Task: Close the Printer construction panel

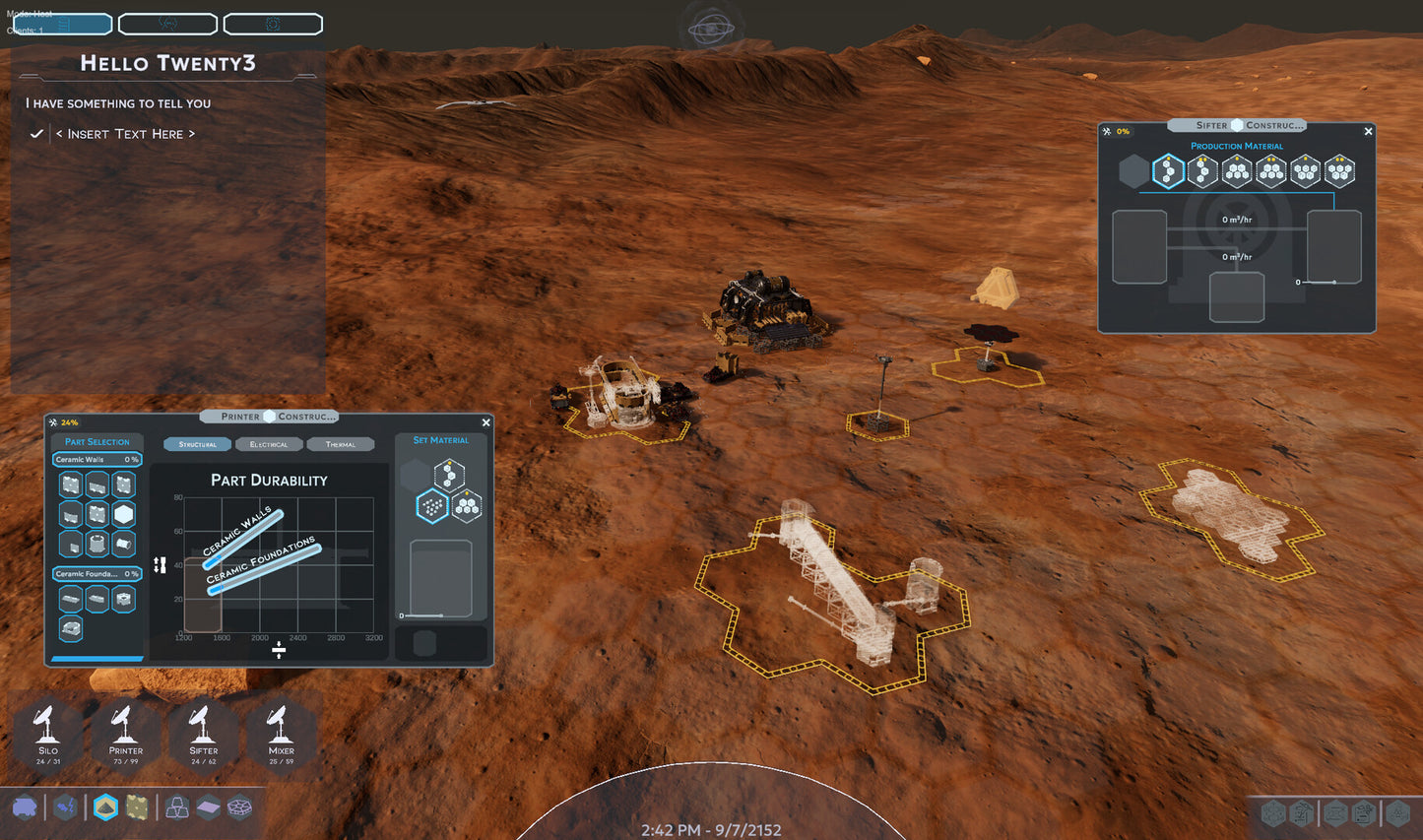Action: [x=485, y=422]
